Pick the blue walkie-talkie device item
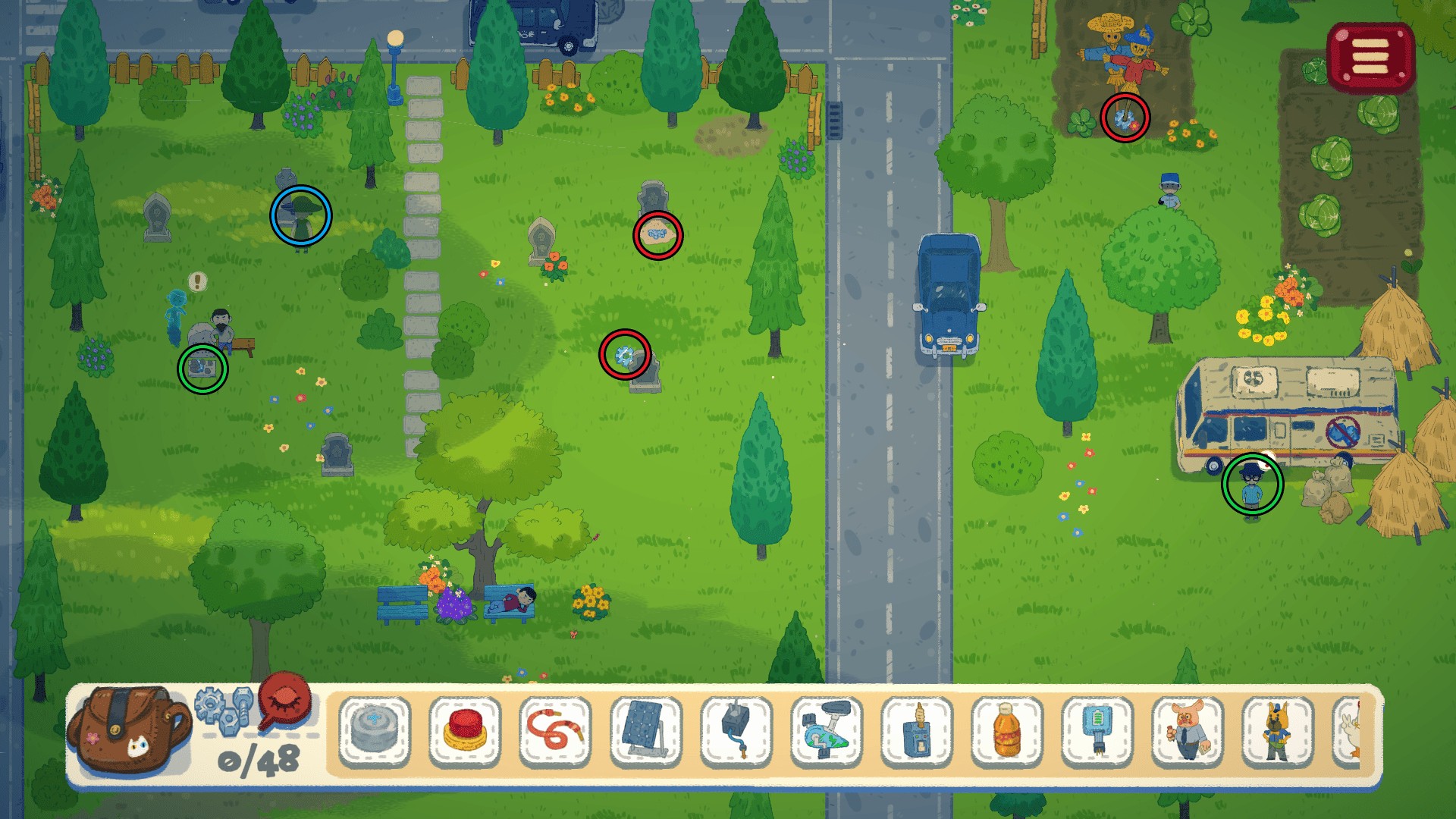Screen dimensions: 1456x819 (917, 731)
